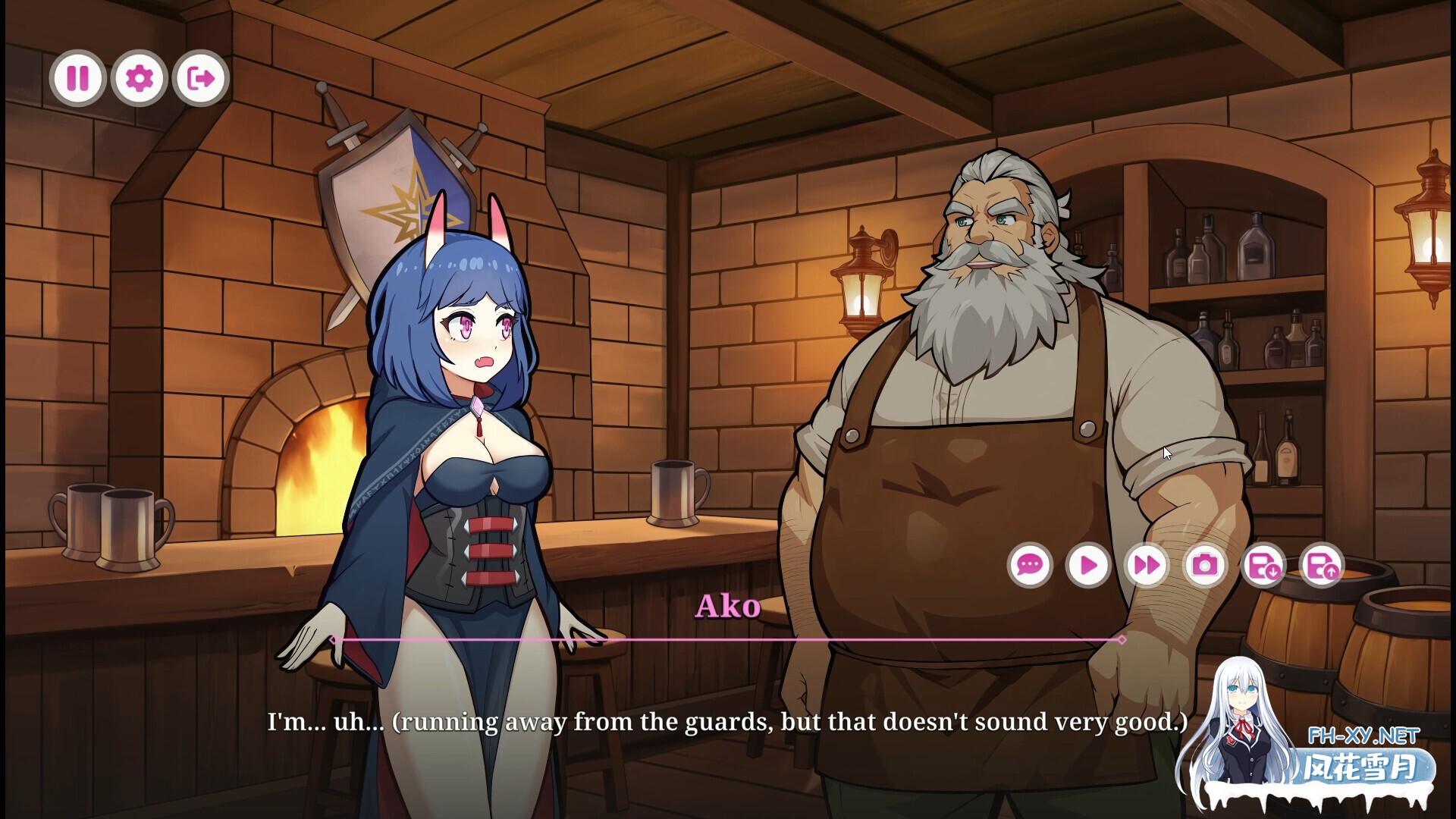Click the exit game icon
1456x819 pixels.
199,78
